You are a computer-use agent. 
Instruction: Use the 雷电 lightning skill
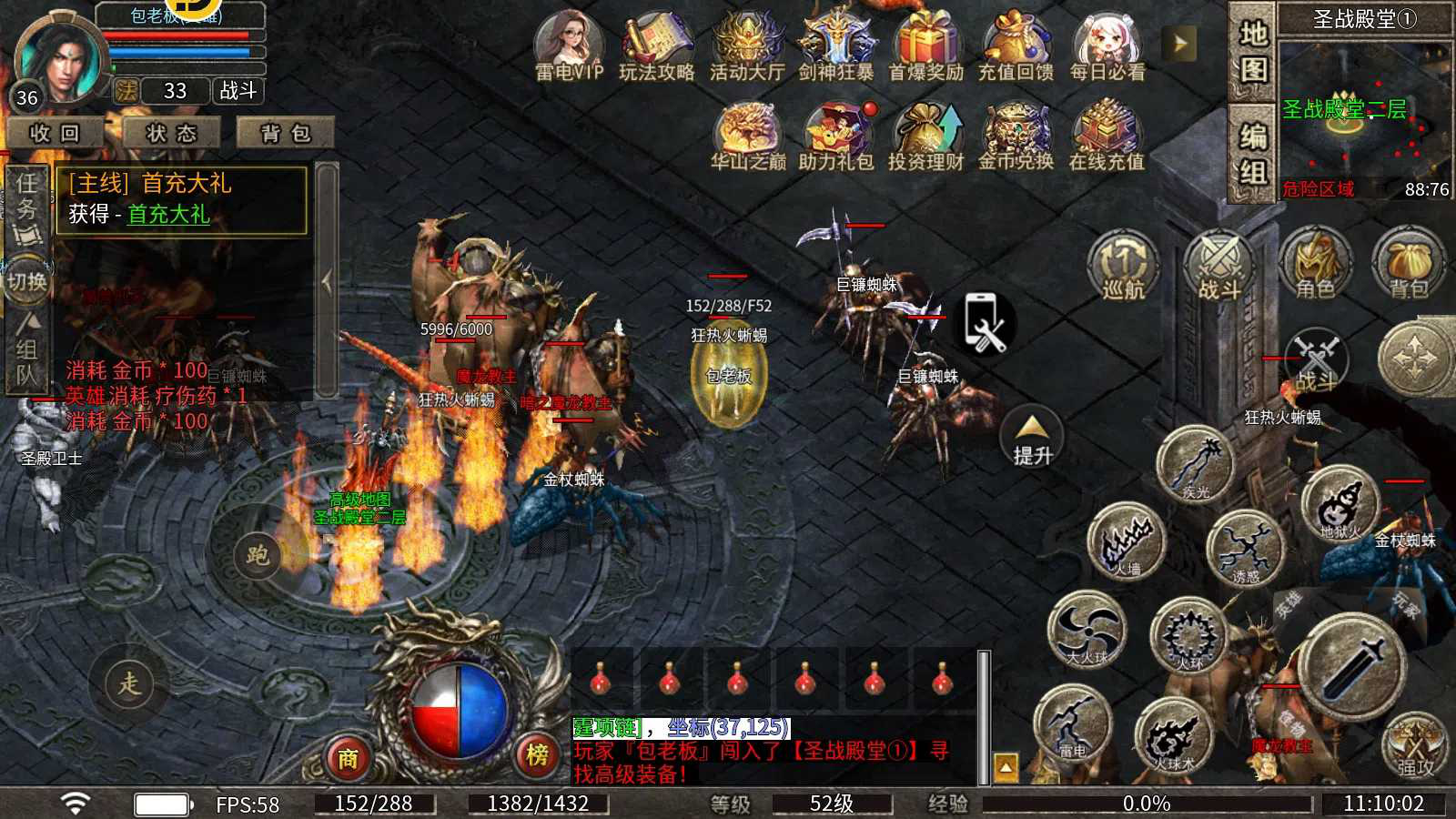1074,723
